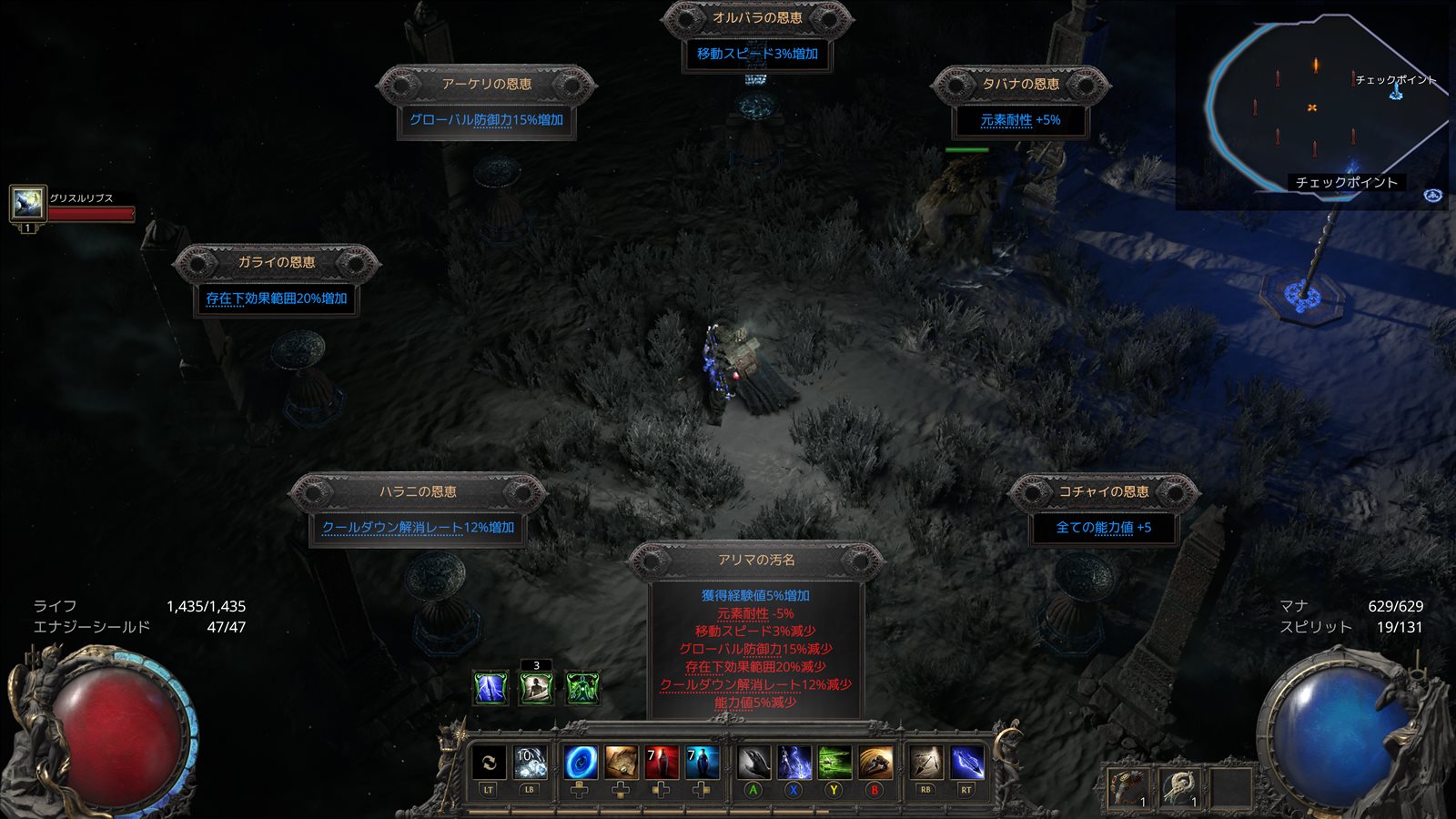Screen dimensions: 1456x819
Task: Pick the タバナの恩恵 elemental resistance boon
Action: point(1020,119)
